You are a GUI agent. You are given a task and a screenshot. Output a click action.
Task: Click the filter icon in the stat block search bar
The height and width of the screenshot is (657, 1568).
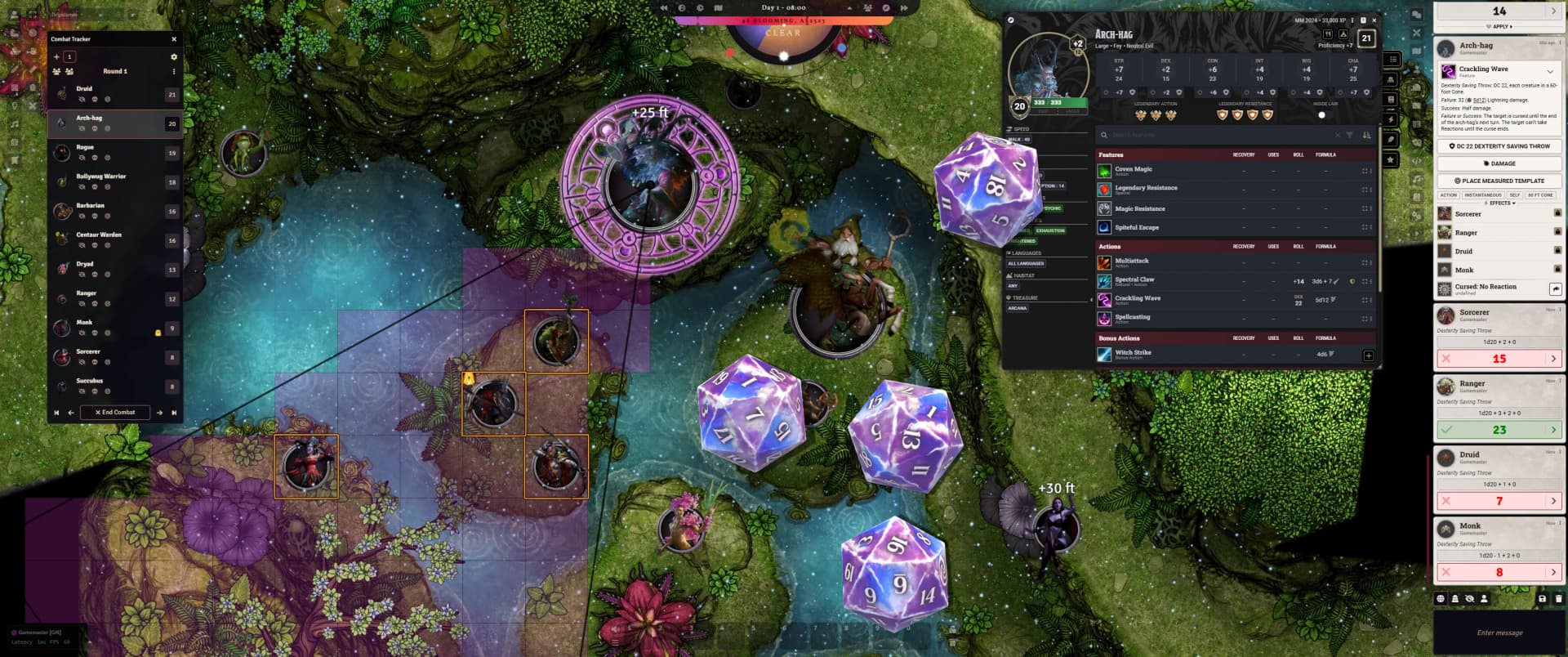click(x=1349, y=135)
